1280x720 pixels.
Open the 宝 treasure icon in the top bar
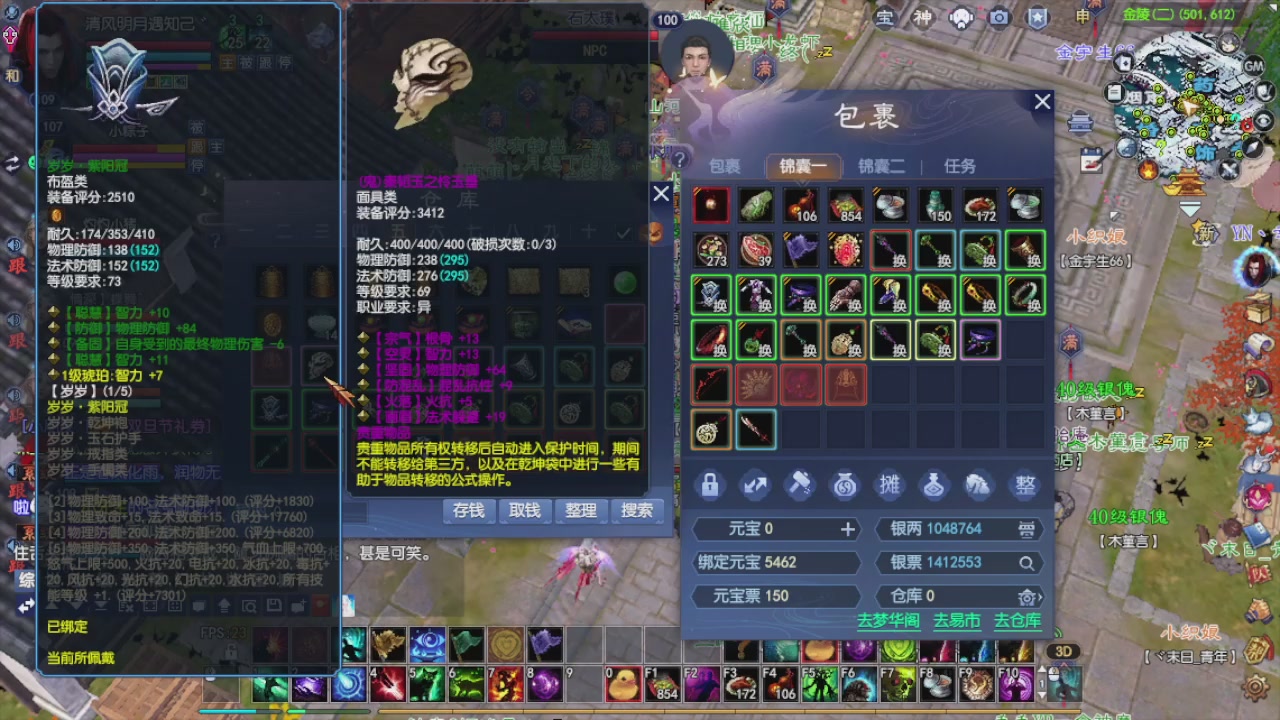(887, 18)
